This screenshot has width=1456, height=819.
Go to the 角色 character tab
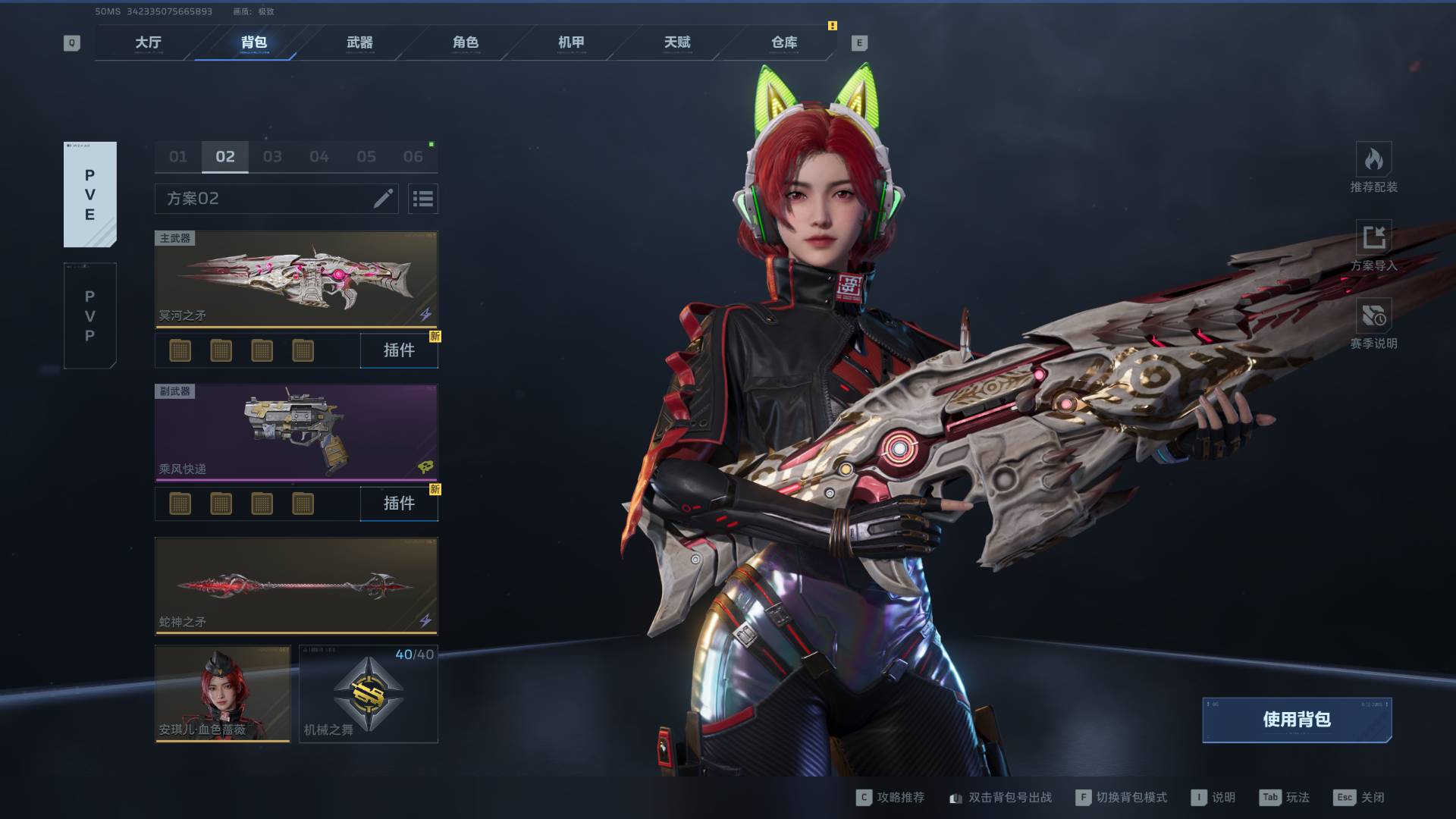click(x=466, y=42)
